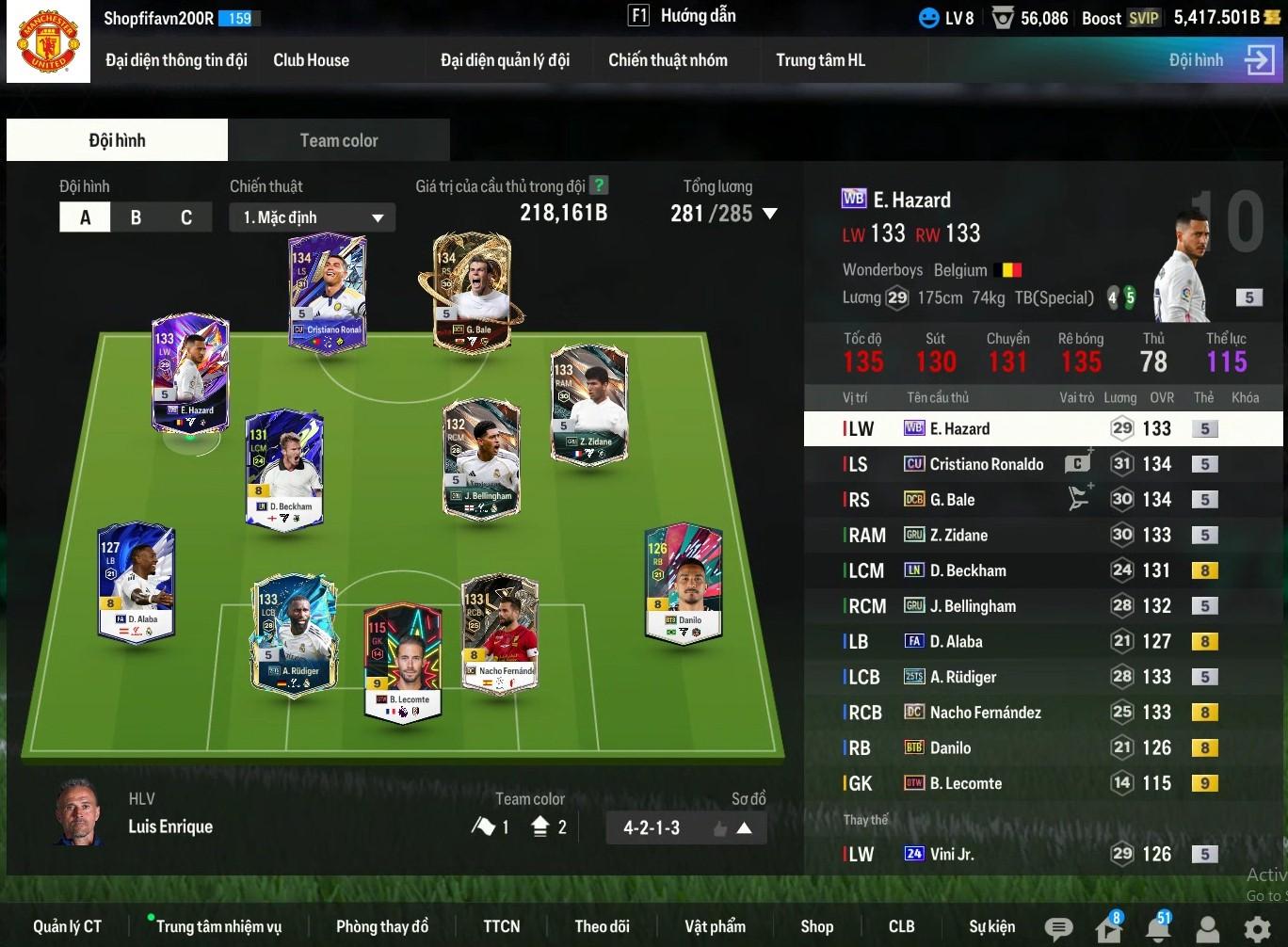Select the Cristiano Ronaldo card on the pitch
Image resolution: width=1288 pixels, height=947 pixels.
click(x=328, y=293)
